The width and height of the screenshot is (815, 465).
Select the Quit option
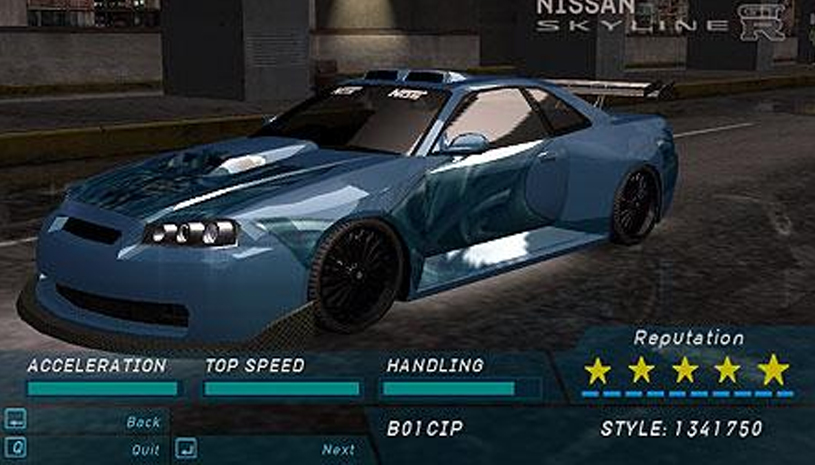[x=145, y=449]
